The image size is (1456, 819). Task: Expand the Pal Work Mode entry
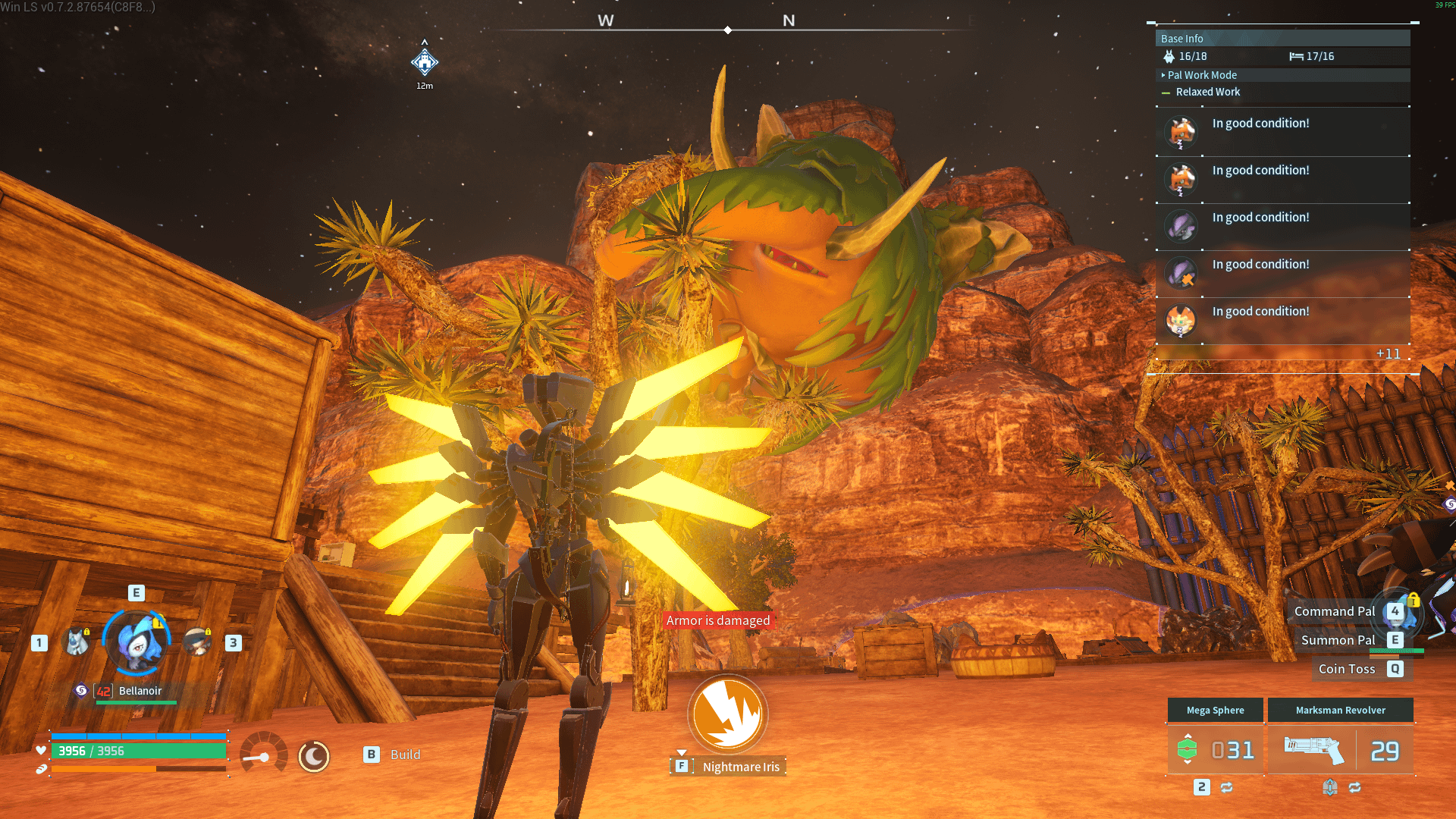pyautogui.click(x=1202, y=75)
